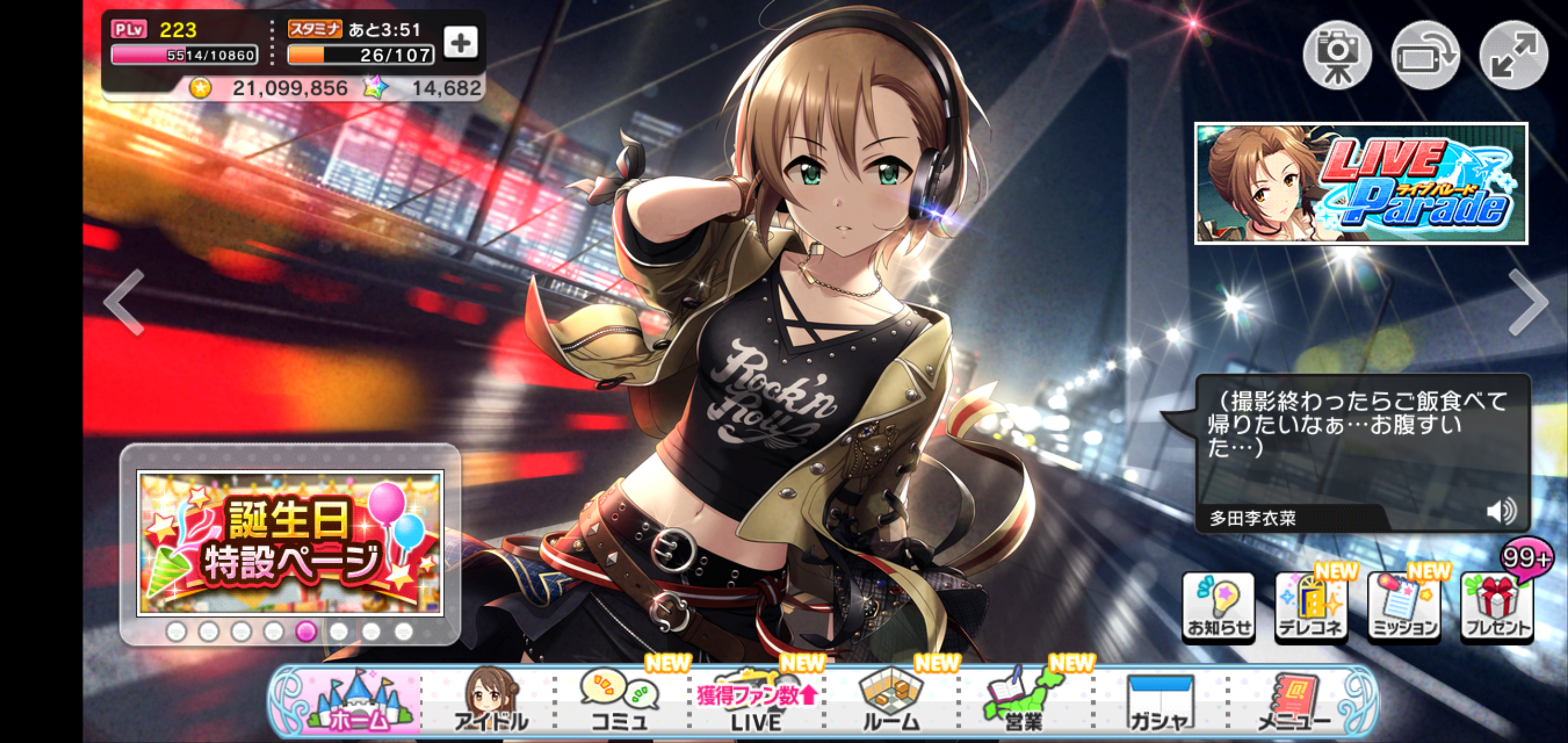
Task: Open the birthday special page banner
Action: click(290, 543)
